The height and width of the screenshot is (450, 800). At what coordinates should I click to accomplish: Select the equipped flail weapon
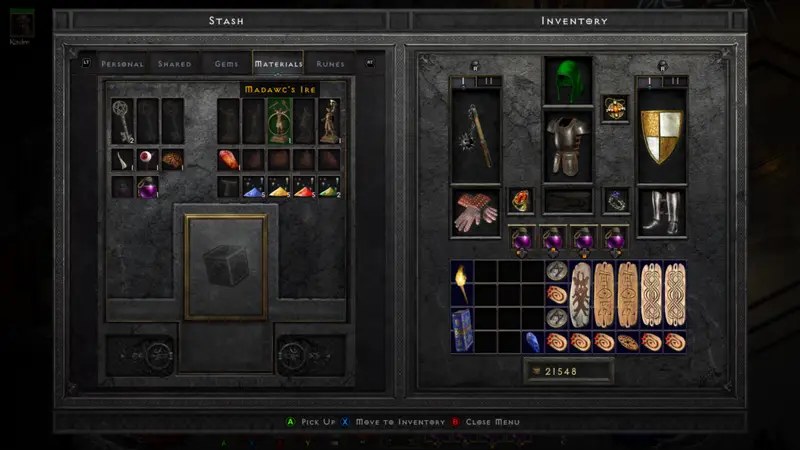tap(476, 137)
